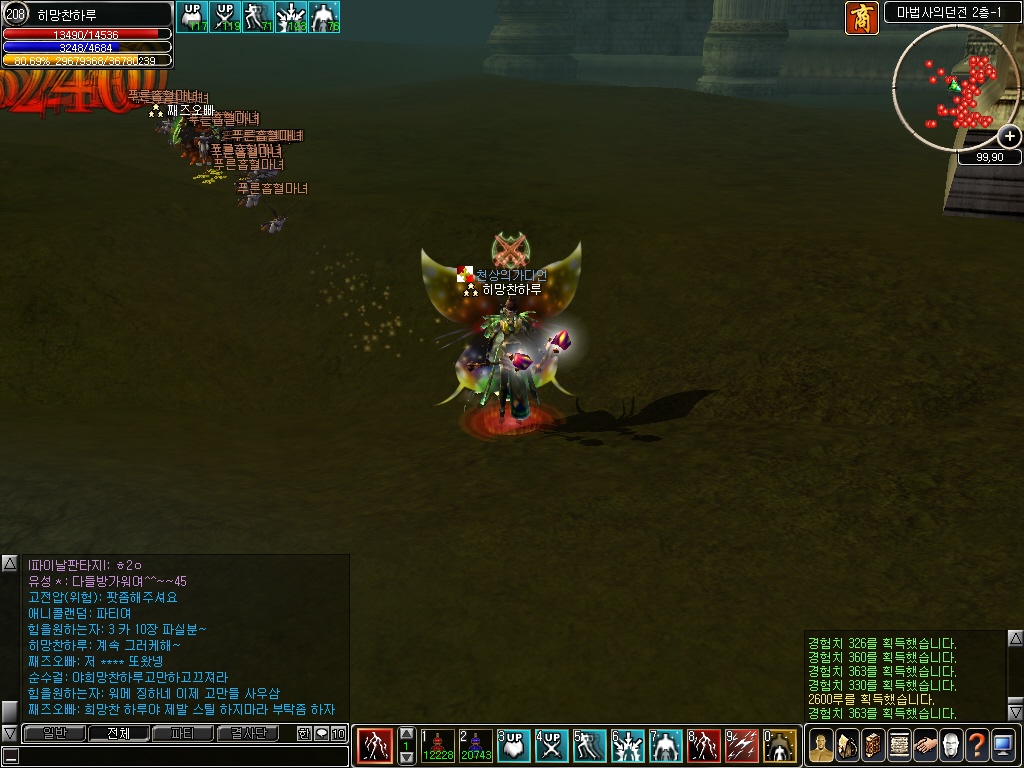The width and height of the screenshot is (1024, 768).
Task: Click the minimap's plus zoom button
Action: tap(1010, 137)
